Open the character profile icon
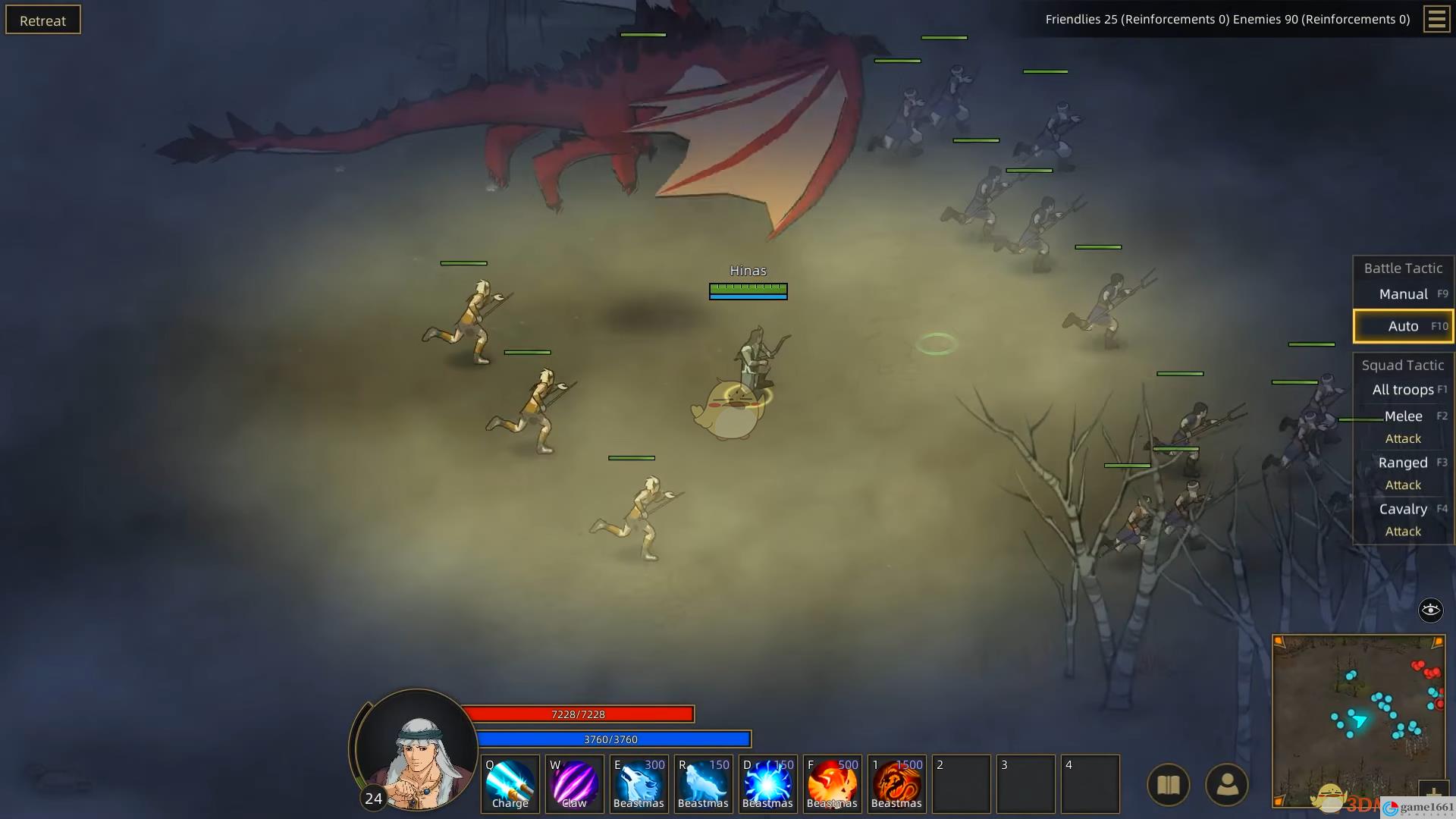Image resolution: width=1456 pixels, height=819 pixels. pyautogui.click(x=1226, y=785)
